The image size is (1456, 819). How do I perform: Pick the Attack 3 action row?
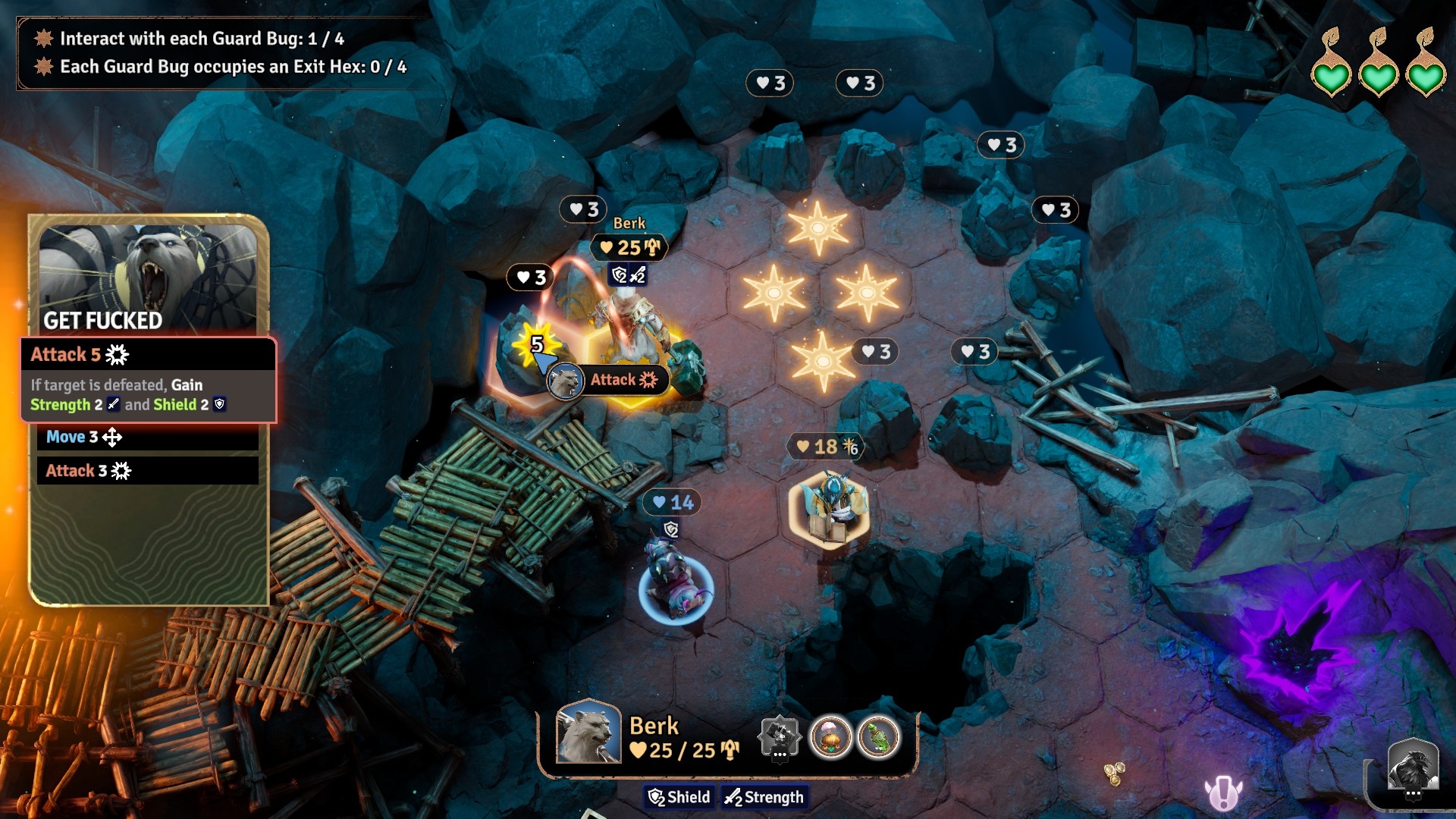(x=148, y=471)
